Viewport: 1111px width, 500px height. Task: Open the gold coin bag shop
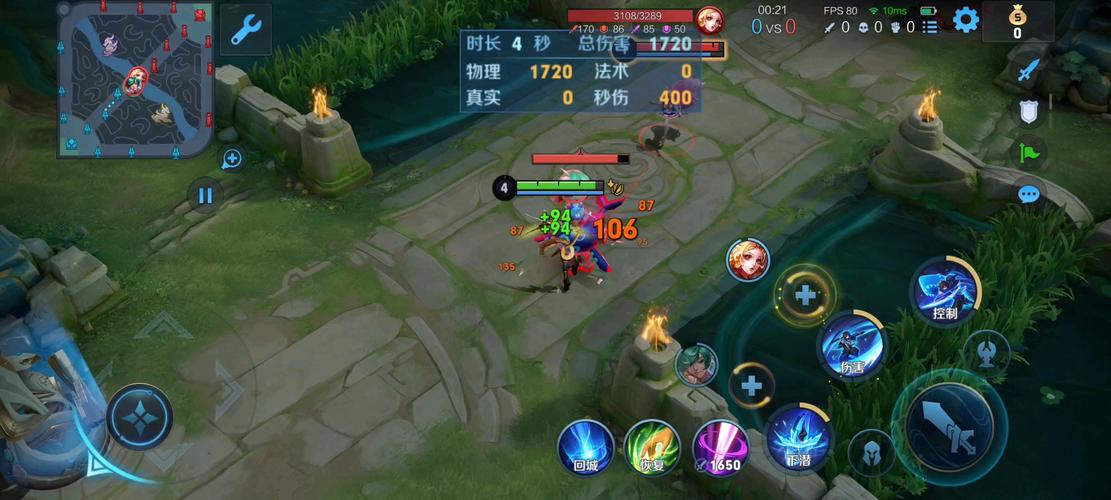(x=1017, y=20)
